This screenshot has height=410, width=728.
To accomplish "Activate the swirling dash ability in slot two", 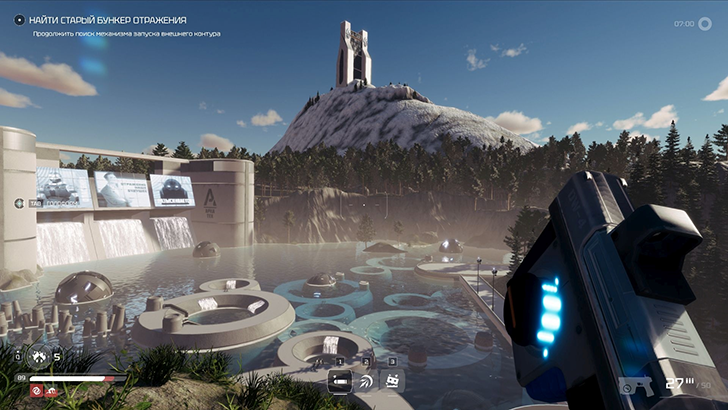I will pyautogui.click(x=367, y=380).
